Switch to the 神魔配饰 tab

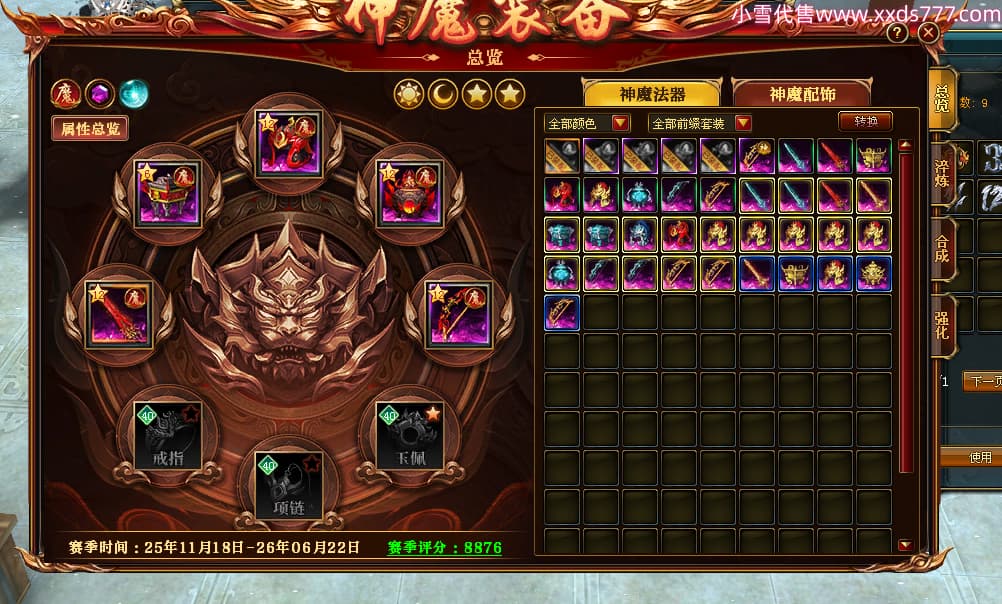pos(802,94)
